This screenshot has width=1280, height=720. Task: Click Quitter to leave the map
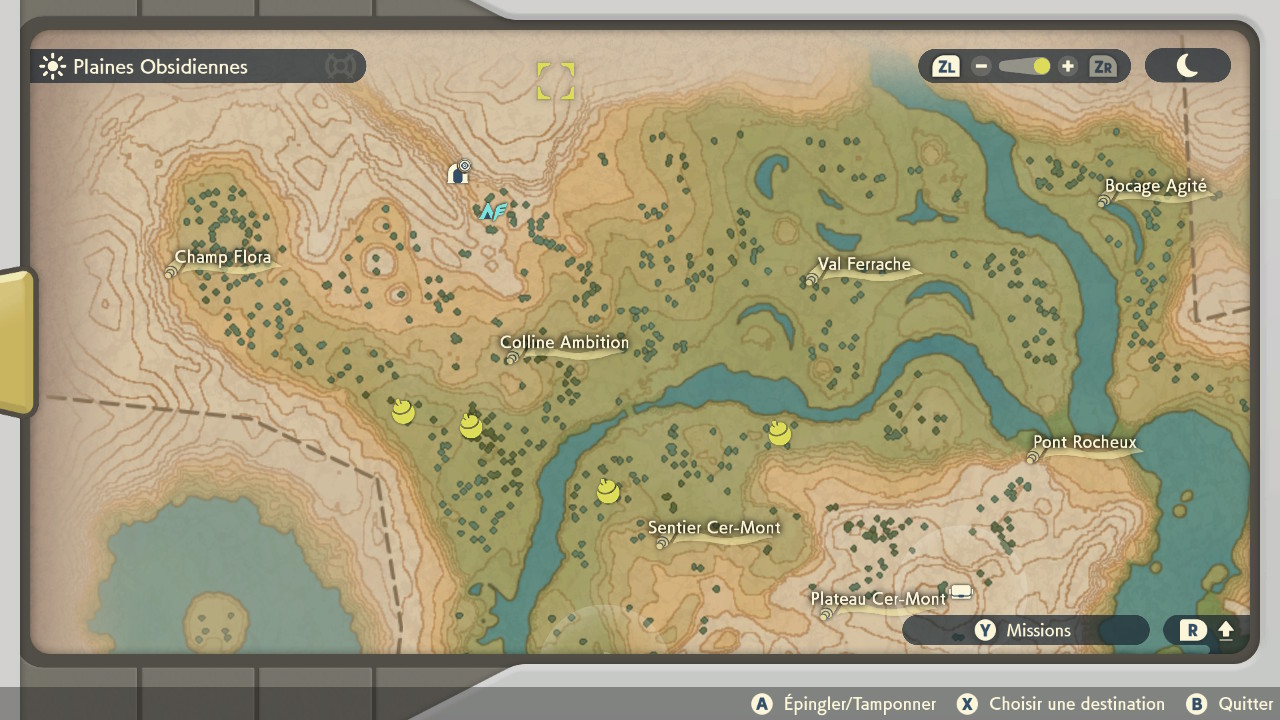[x=1244, y=704]
